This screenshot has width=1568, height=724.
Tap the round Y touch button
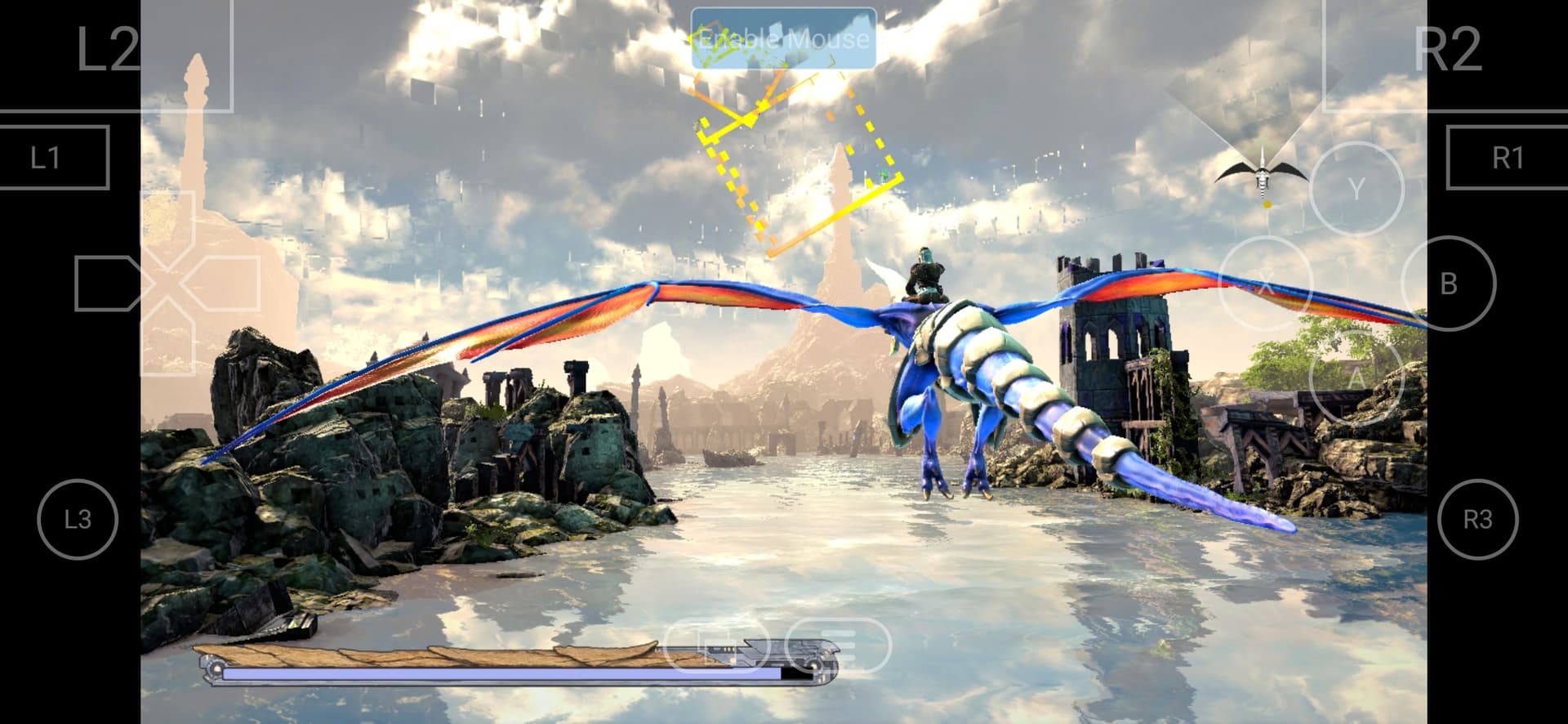(1356, 190)
